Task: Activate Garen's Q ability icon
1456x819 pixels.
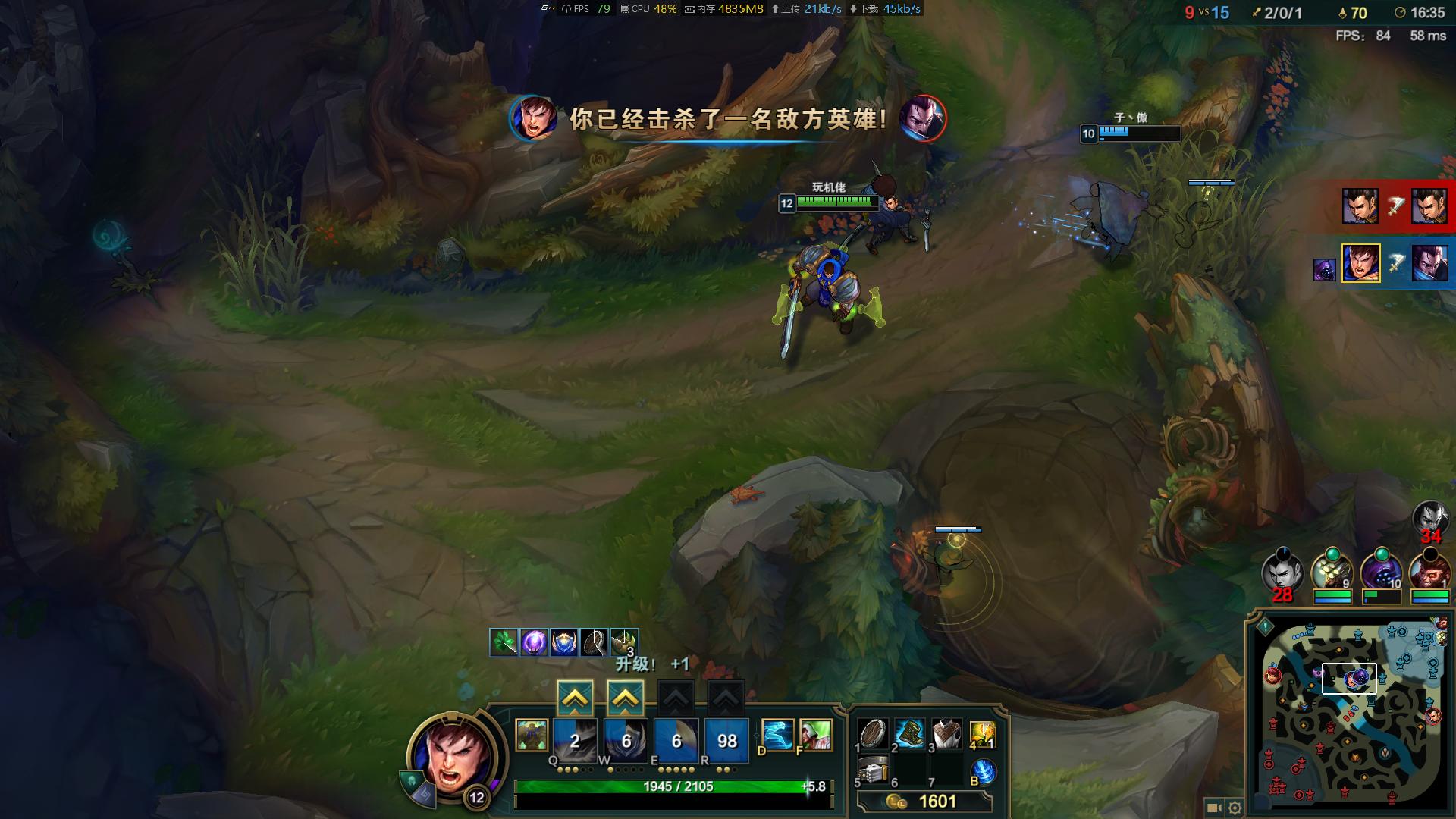Action: [575, 740]
